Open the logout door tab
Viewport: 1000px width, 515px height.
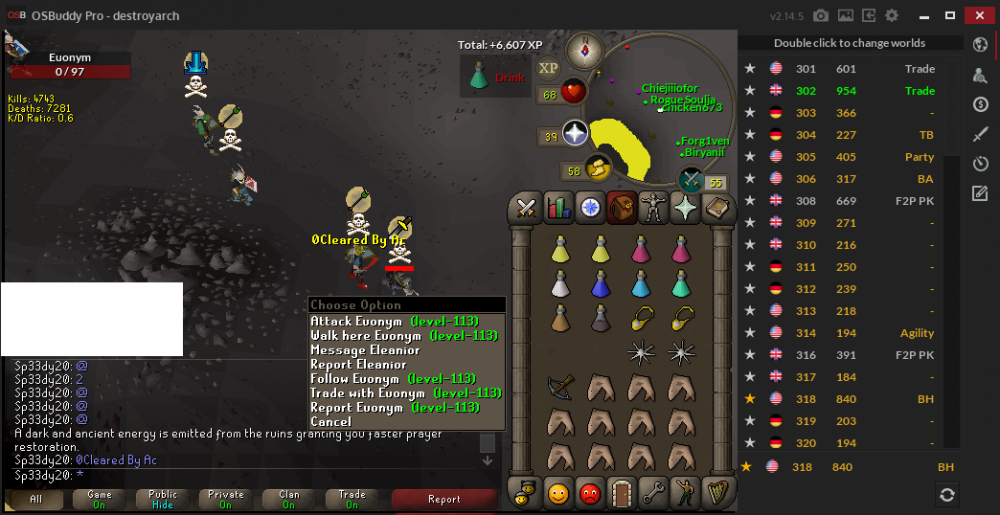click(622, 492)
